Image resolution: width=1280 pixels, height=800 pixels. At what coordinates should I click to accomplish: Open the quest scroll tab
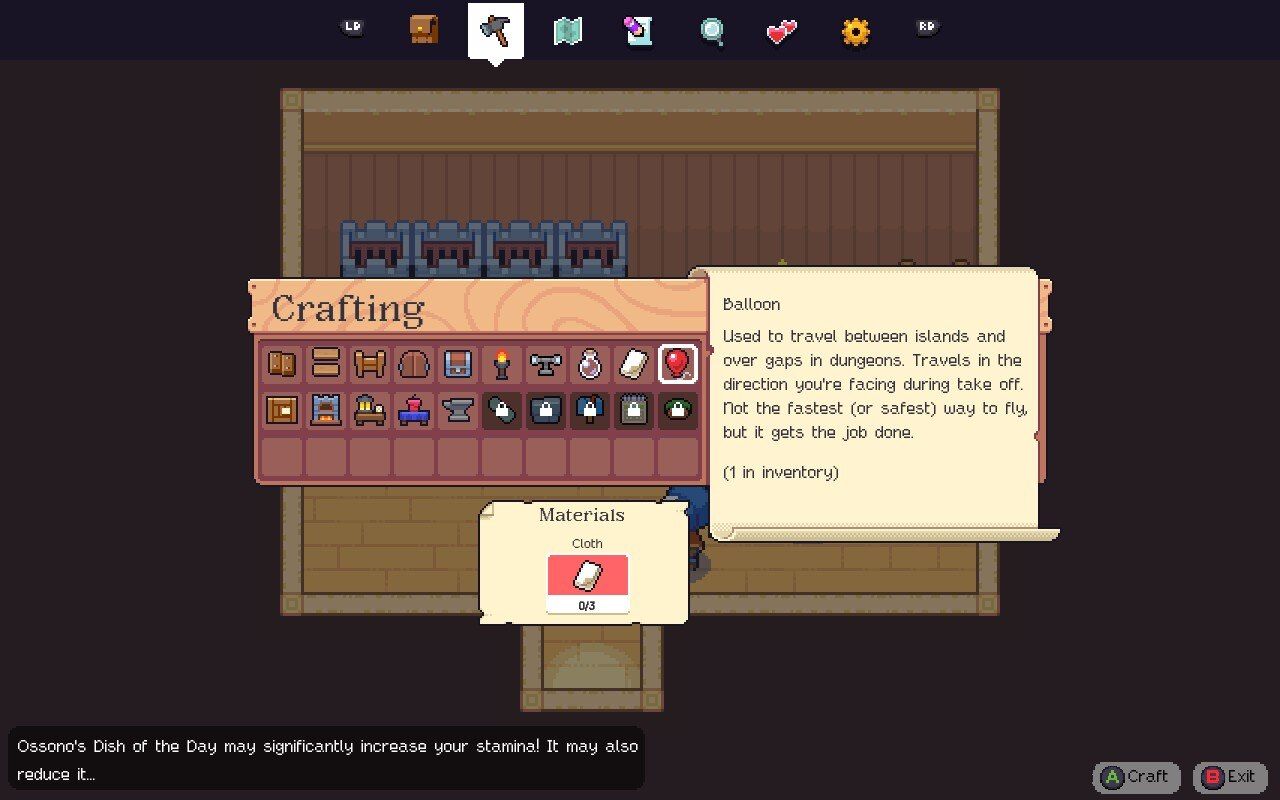tap(639, 30)
